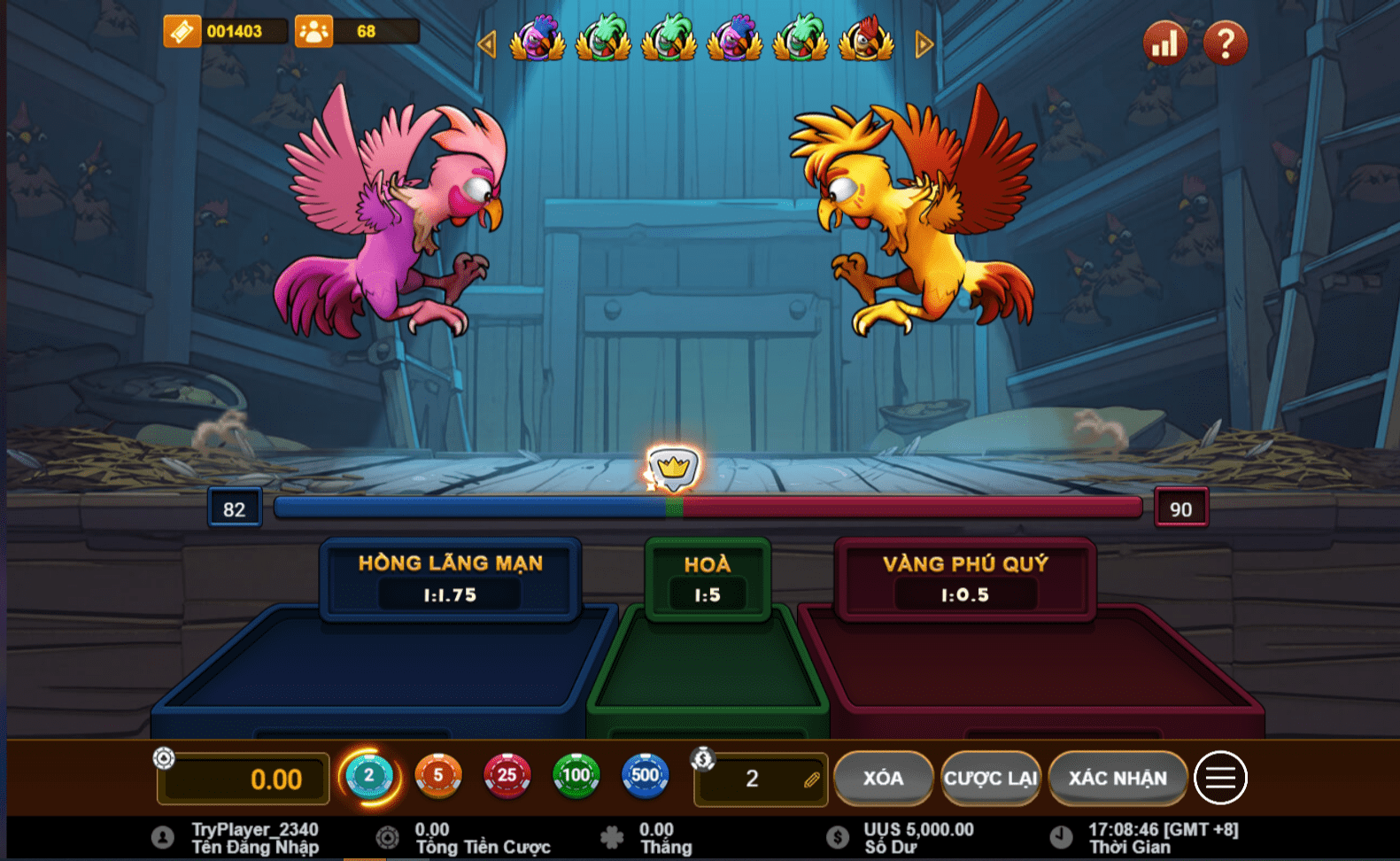
Task: Click the round ticket icon
Action: coord(182,32)
